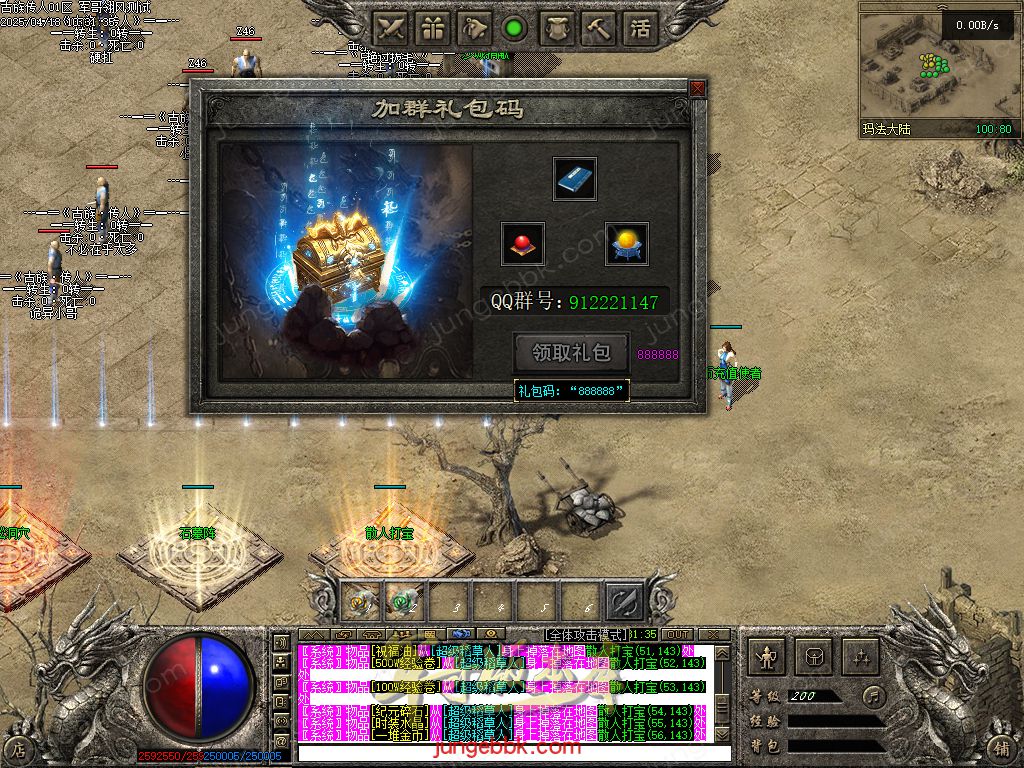Select the golden orb reward icon
The width and height of the screenshot is (1024, 768).
pos(627,244)
